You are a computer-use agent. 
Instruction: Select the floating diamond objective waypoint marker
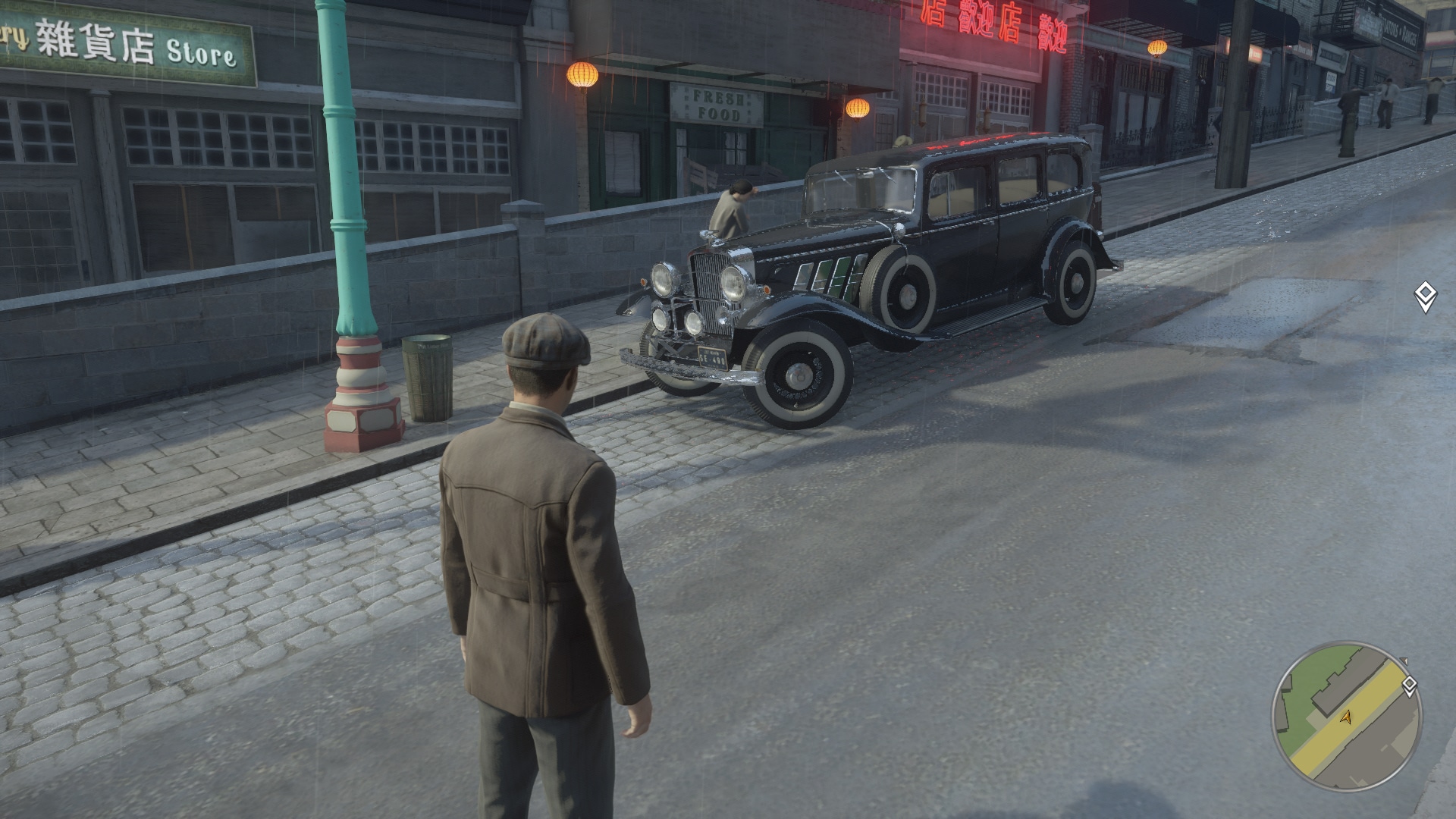(1425, 297)
